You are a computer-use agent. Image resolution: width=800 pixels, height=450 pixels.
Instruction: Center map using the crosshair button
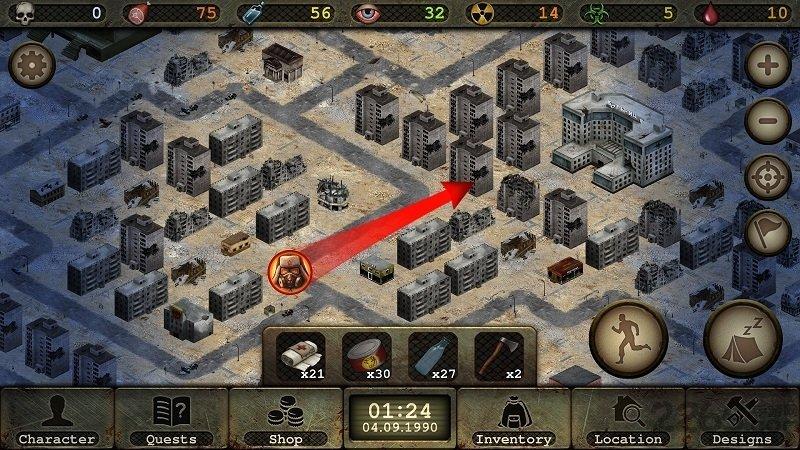[x=768, y=178]
